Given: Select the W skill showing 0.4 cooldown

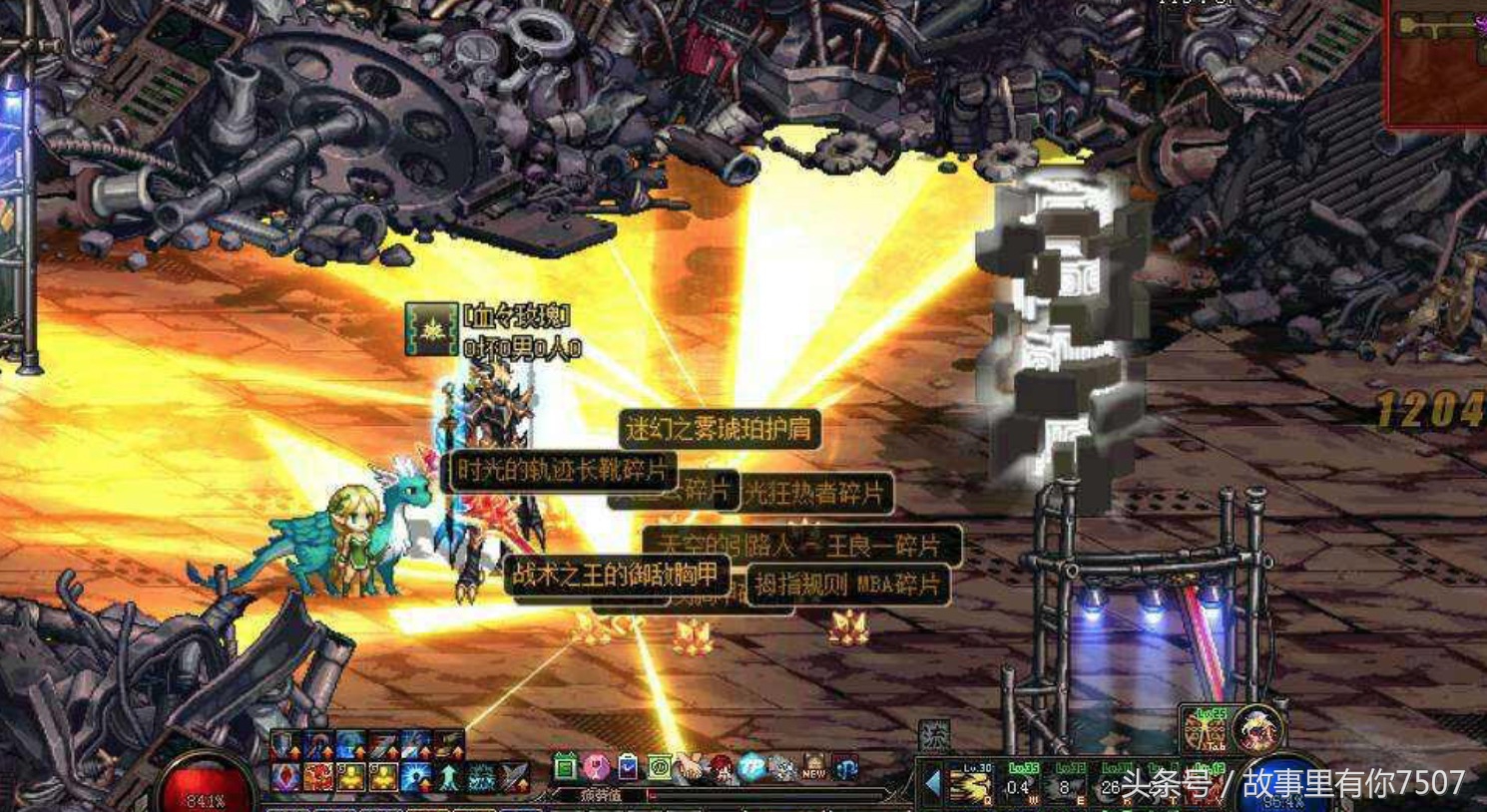Looking at the screenshot, I should point(1020,784).
